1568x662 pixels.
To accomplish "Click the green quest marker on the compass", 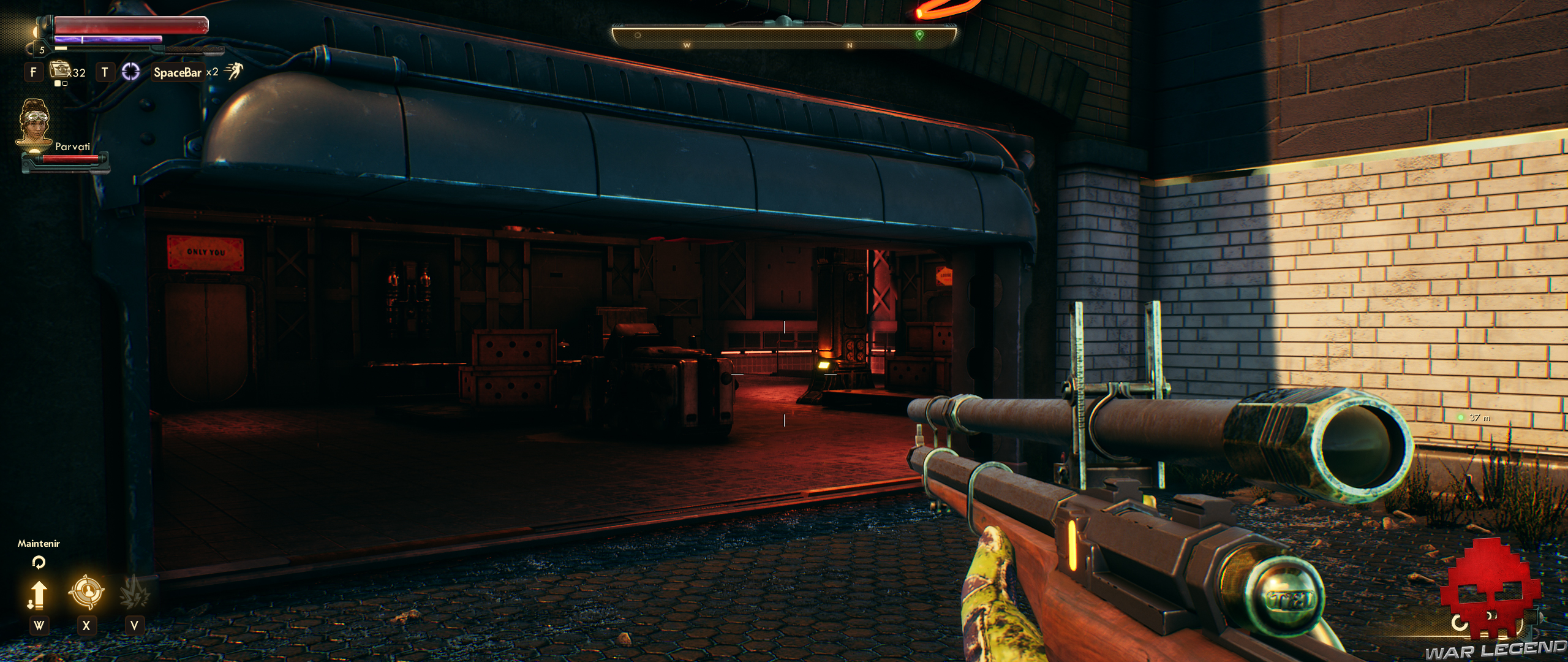I will coord(919,35).
